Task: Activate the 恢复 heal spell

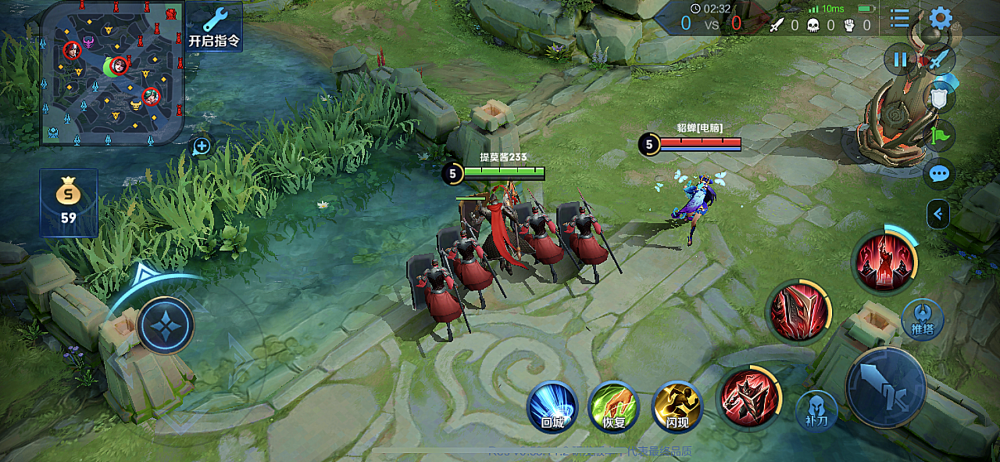Action: pos(613,405)
